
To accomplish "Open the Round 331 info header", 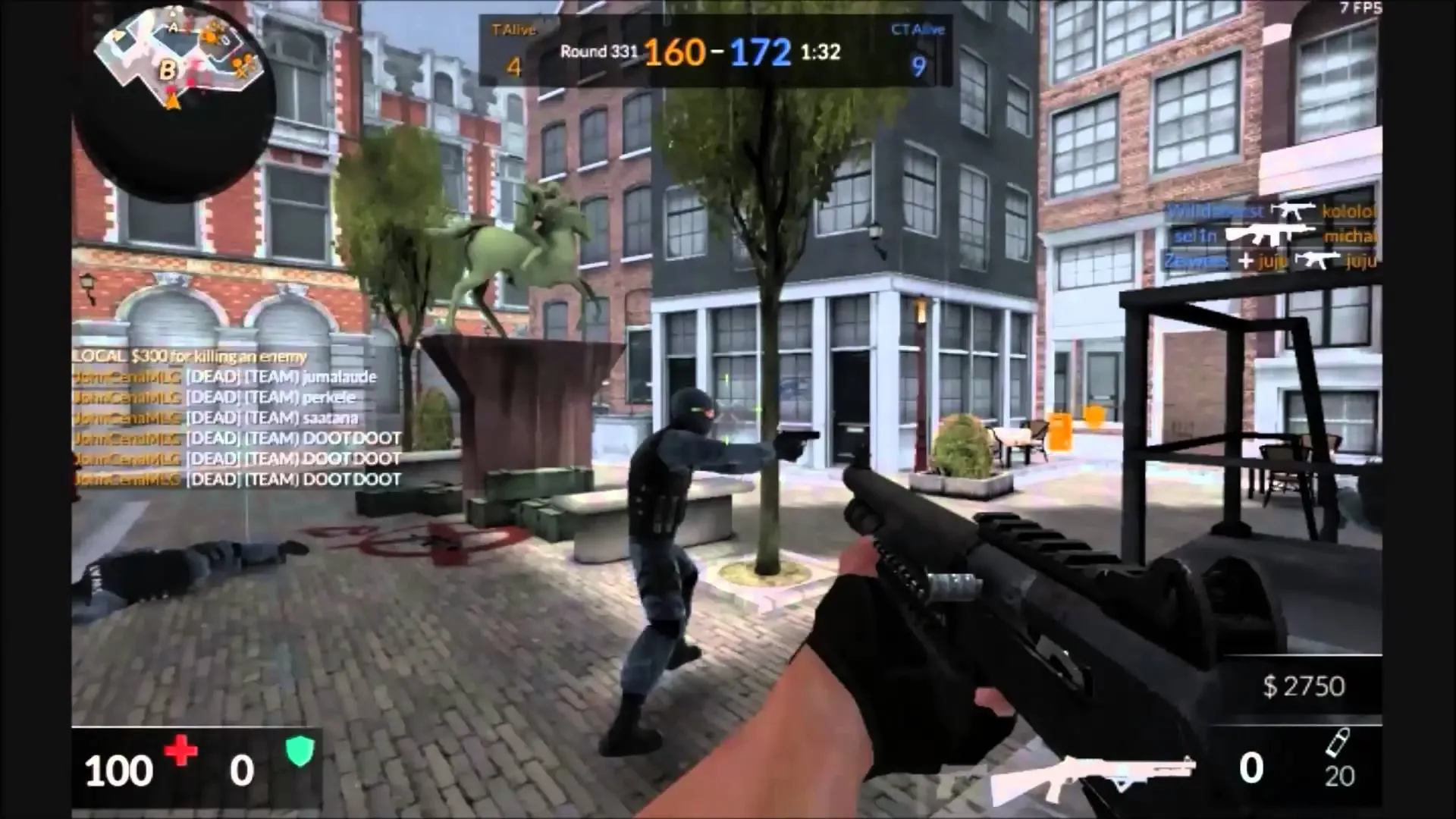I will click(x=599, y=52).
